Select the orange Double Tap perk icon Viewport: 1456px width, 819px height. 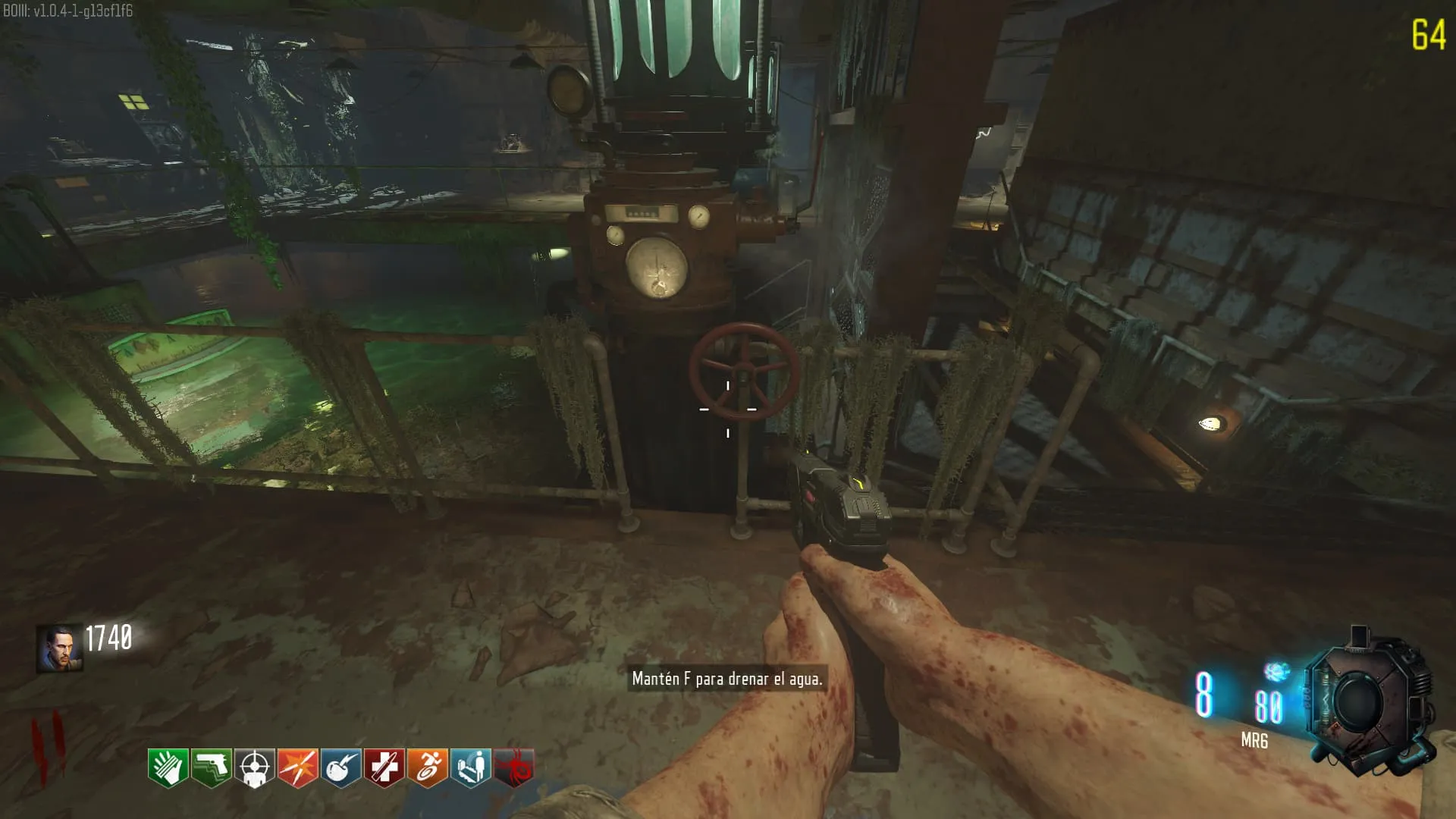298,767
